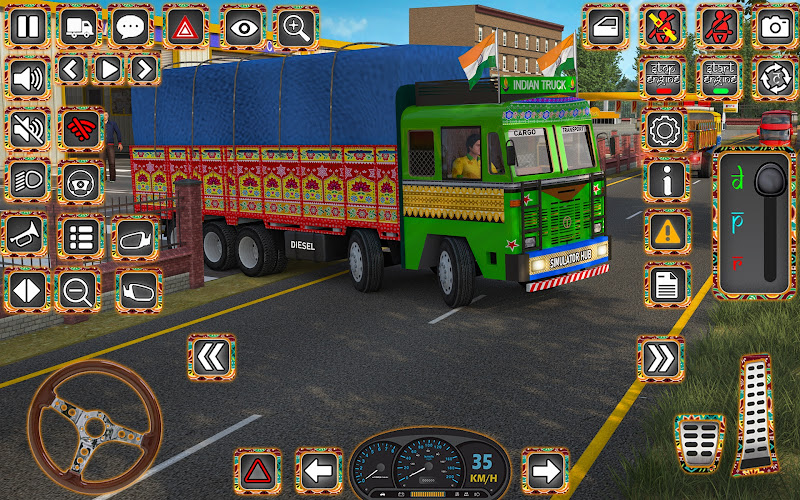This screenshot has width=800, height=500.
Task: Zoom out with the minus magnifier
Action: coord(77,291)
